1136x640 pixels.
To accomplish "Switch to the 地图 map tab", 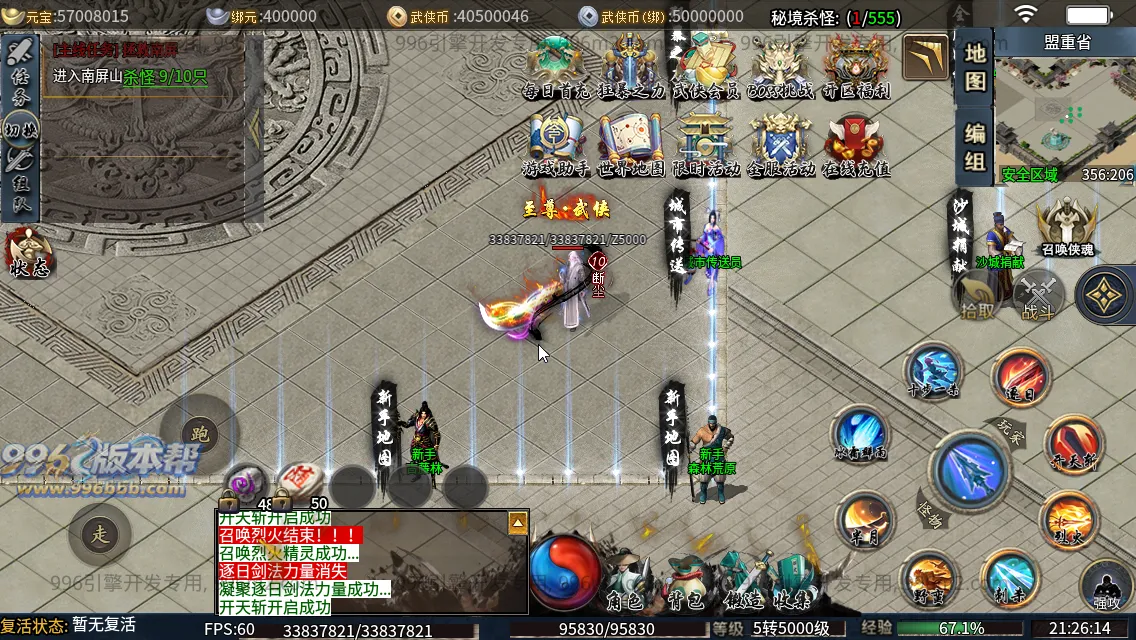I will click(975, 68).
